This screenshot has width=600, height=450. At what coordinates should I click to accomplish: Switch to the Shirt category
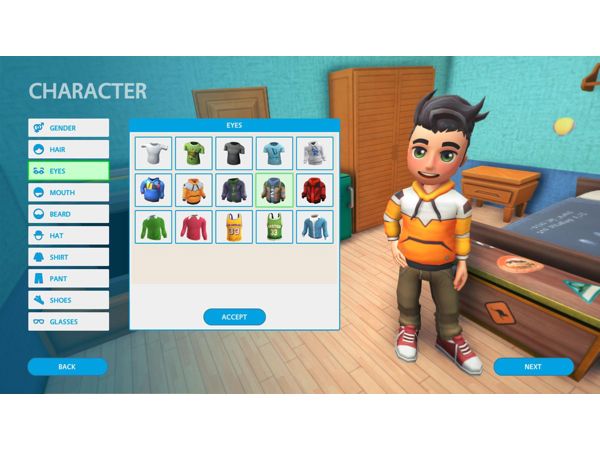pyautogui.click(x=68, y=257)
